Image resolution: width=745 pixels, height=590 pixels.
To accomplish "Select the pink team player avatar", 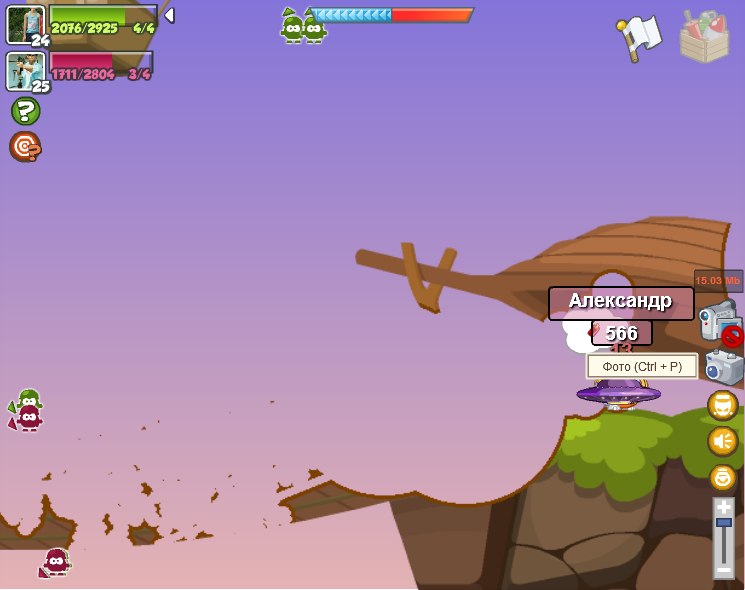I will (24, 70).
